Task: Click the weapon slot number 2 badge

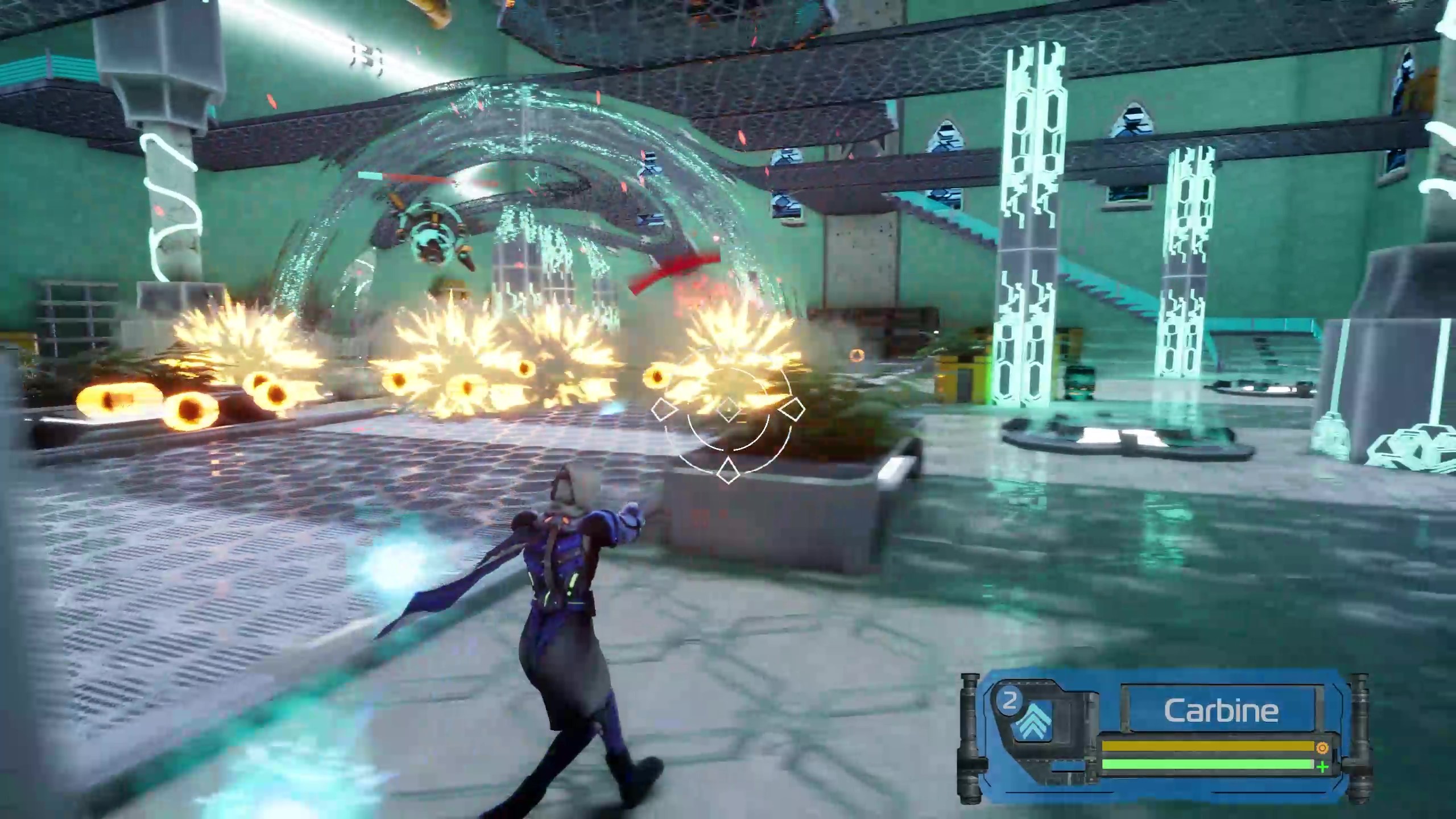Action: pos(1011,703)
